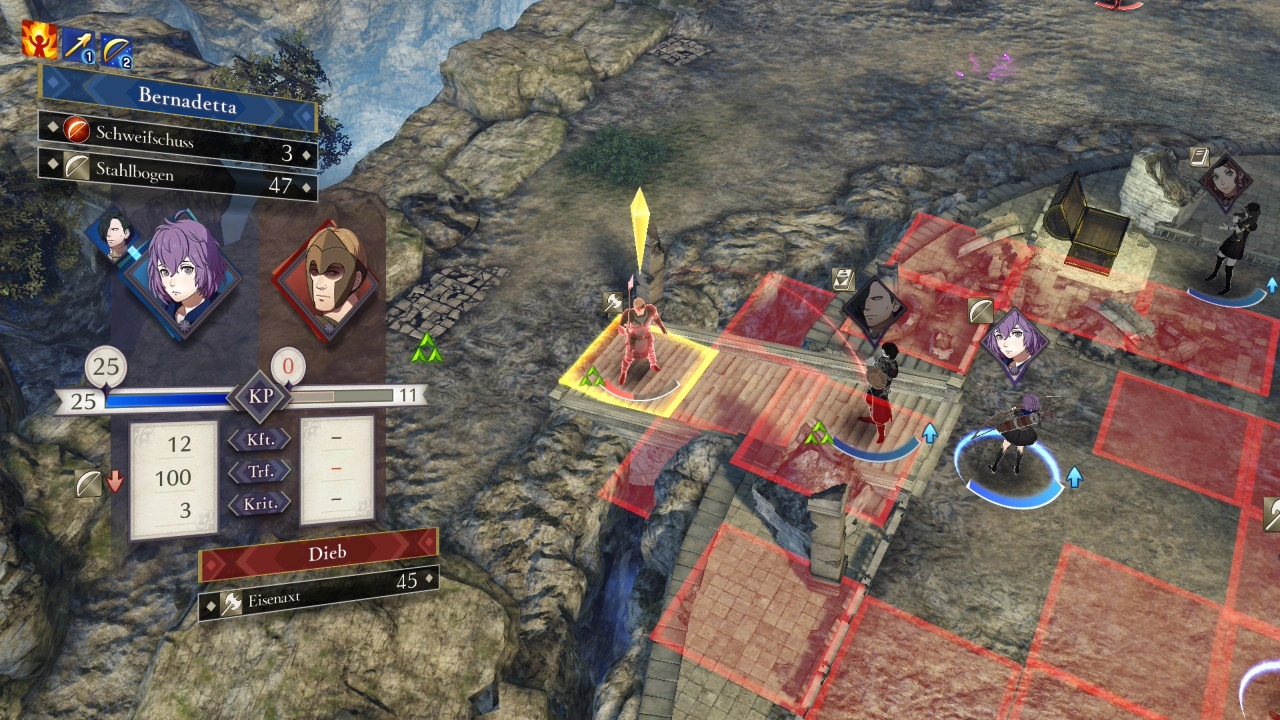The height and width of the screenshot is (720, 1280).
Task: Select the golden bow skill icon
Action: click(116, 48)
